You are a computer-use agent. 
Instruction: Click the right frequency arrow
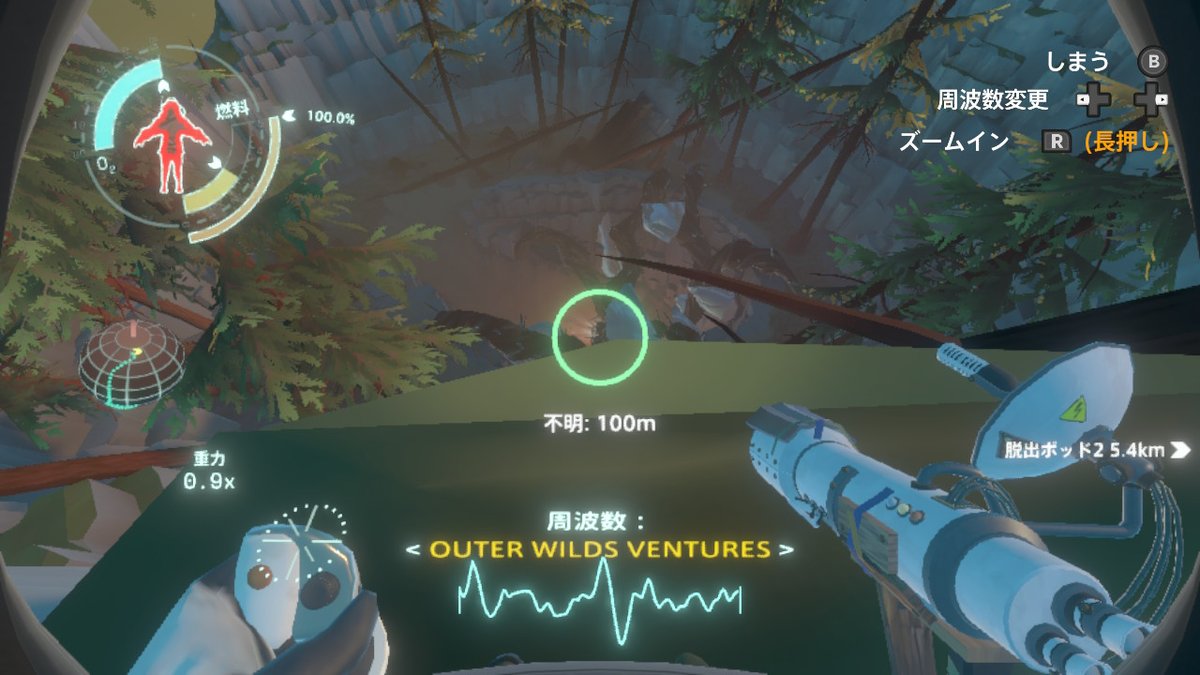788,550
